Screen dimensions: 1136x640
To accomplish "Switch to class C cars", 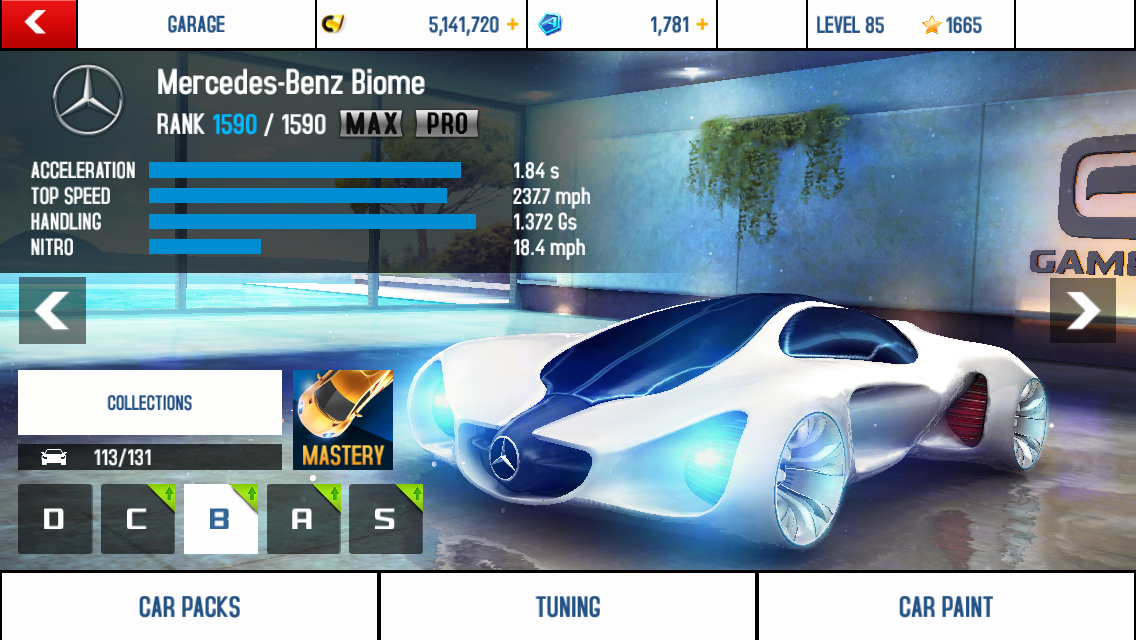I will pos(137,519).
